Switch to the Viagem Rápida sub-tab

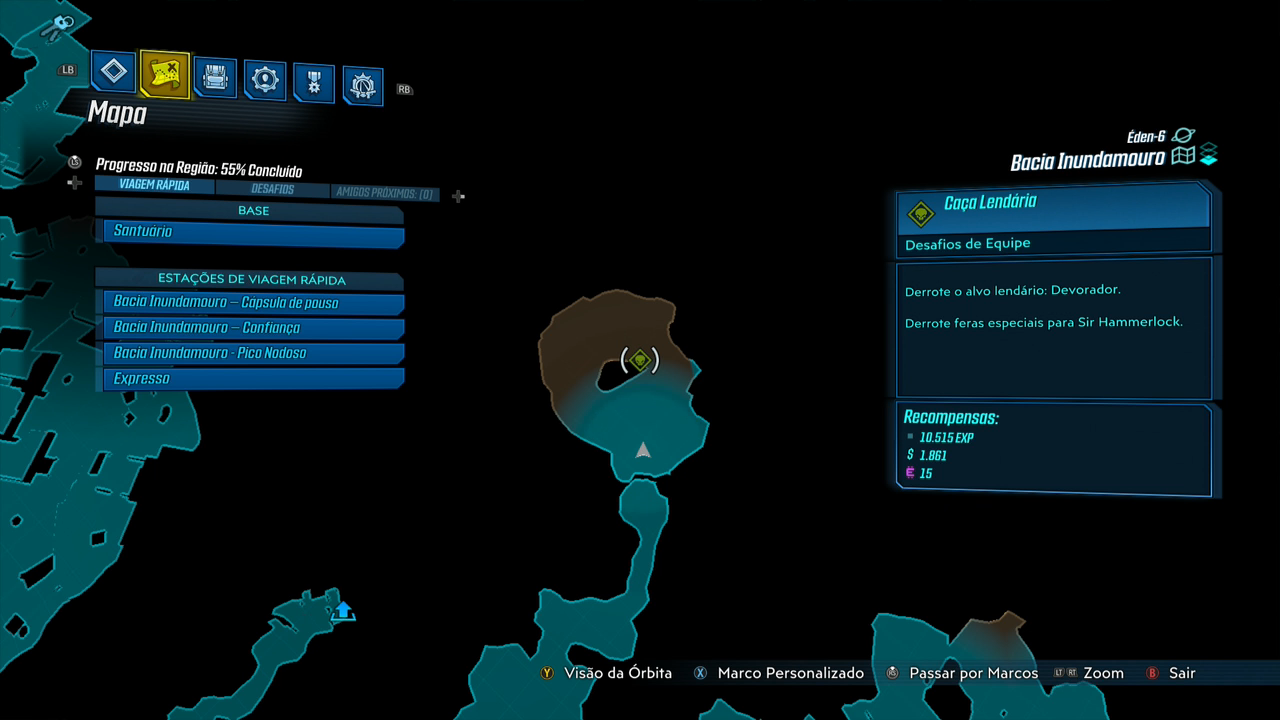(x=154, y=186)
